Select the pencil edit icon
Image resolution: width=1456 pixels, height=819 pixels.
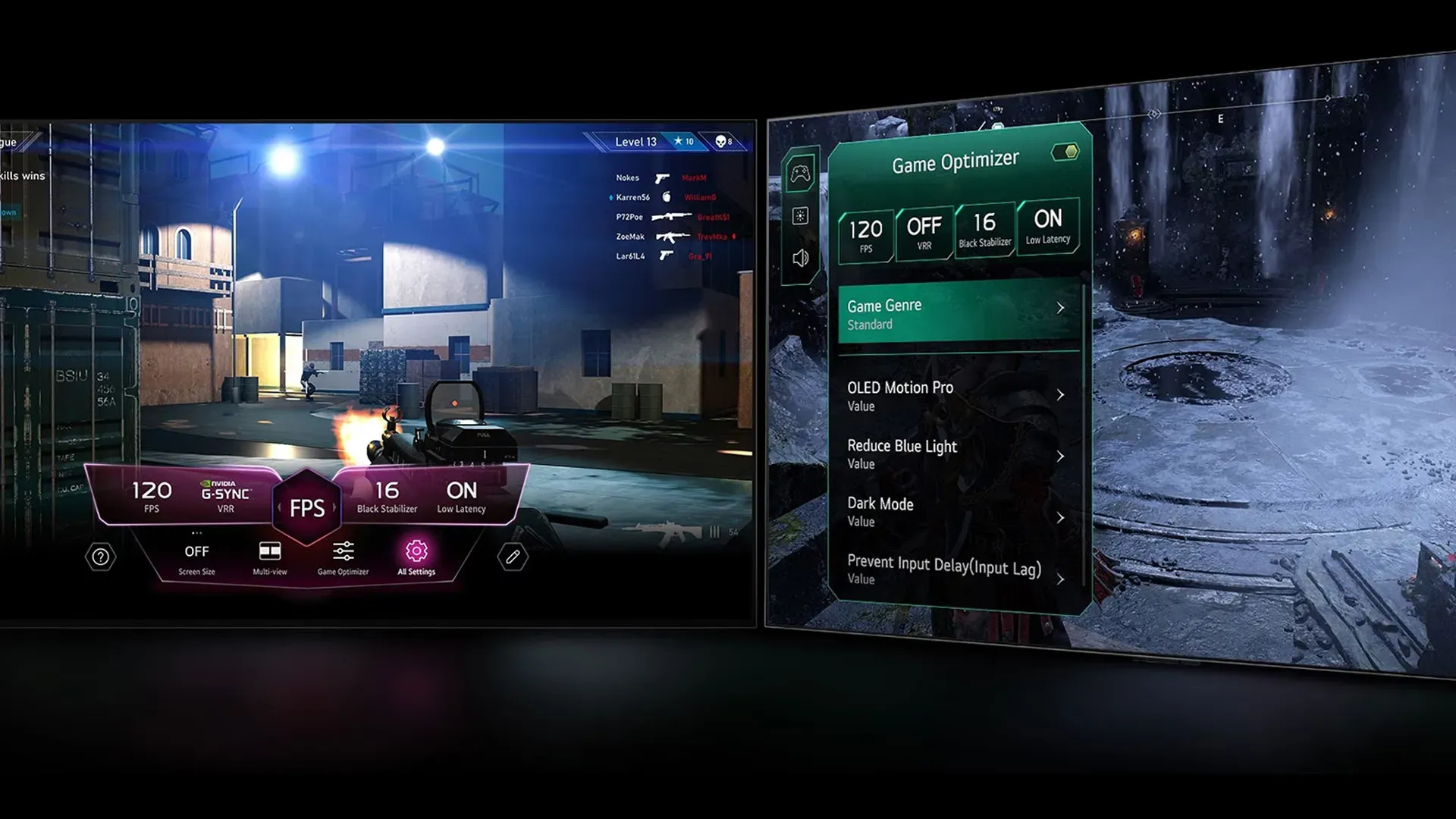pos(512,556)
